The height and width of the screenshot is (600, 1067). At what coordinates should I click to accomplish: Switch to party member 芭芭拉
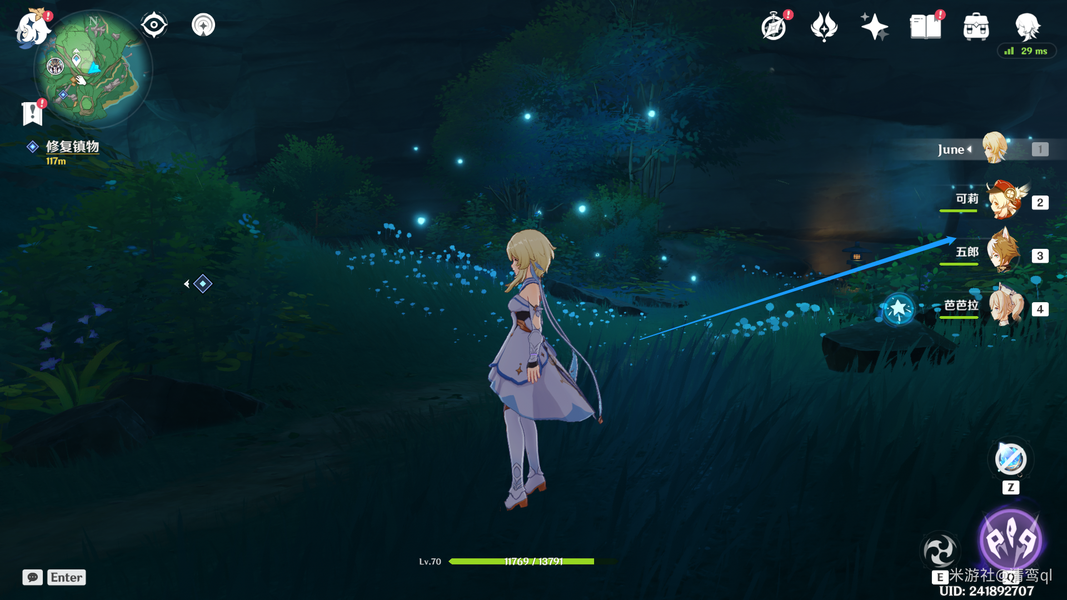[1005, 306]
